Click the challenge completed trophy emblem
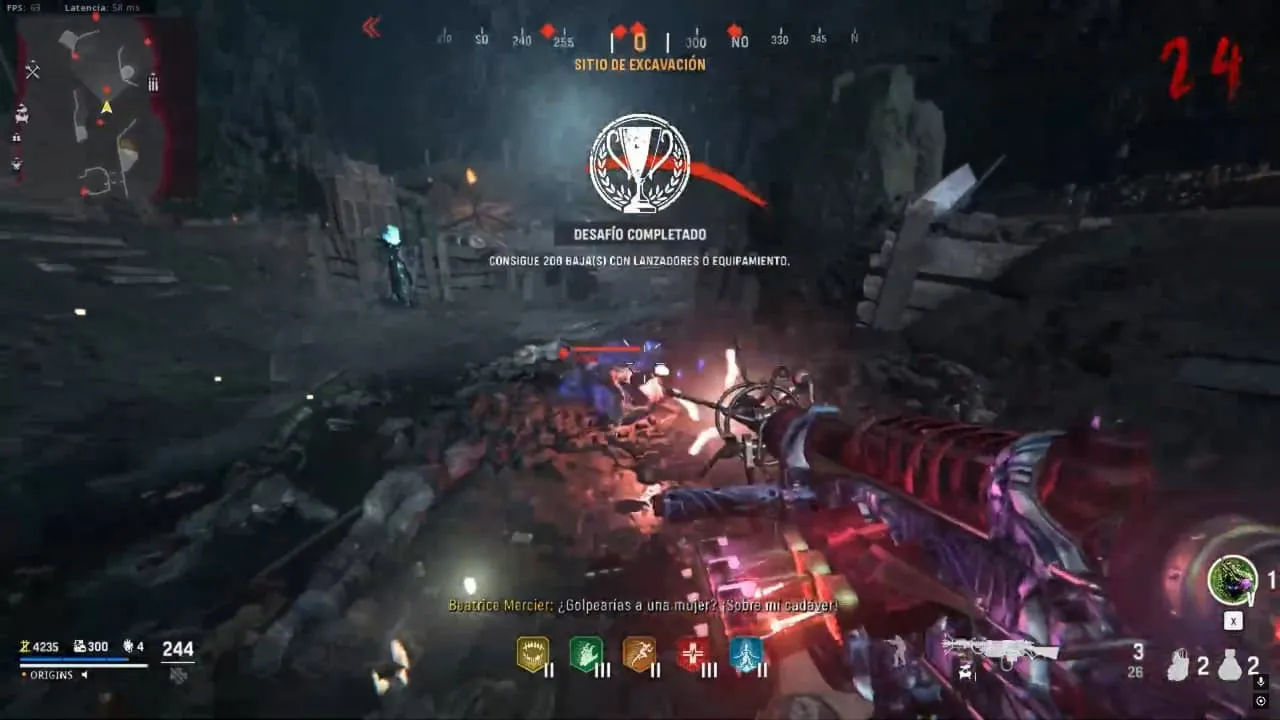This screenshot has height=720, width=1280. click(x=639, y=163)
